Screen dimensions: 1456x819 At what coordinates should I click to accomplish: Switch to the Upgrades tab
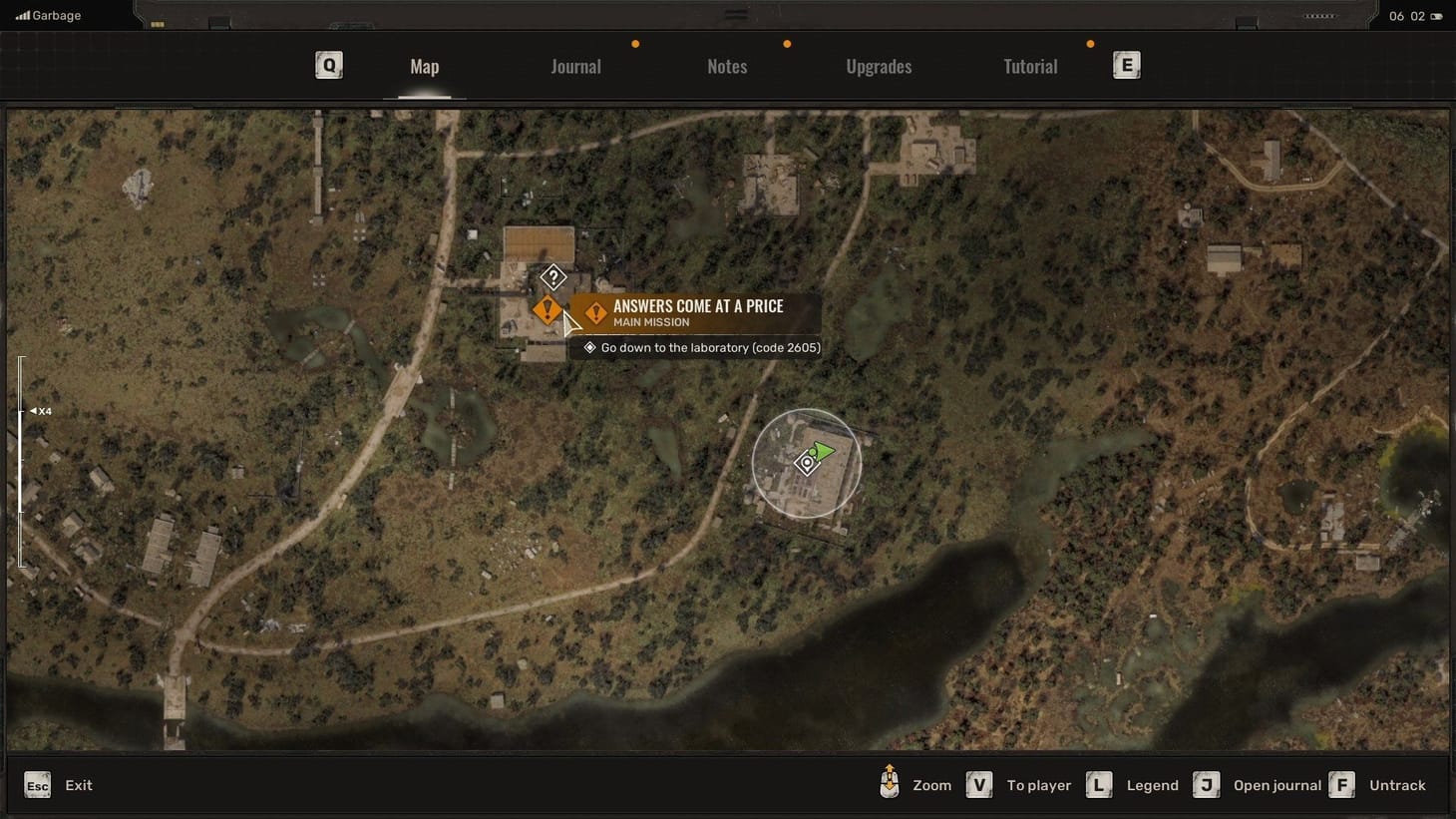(879, 66)
